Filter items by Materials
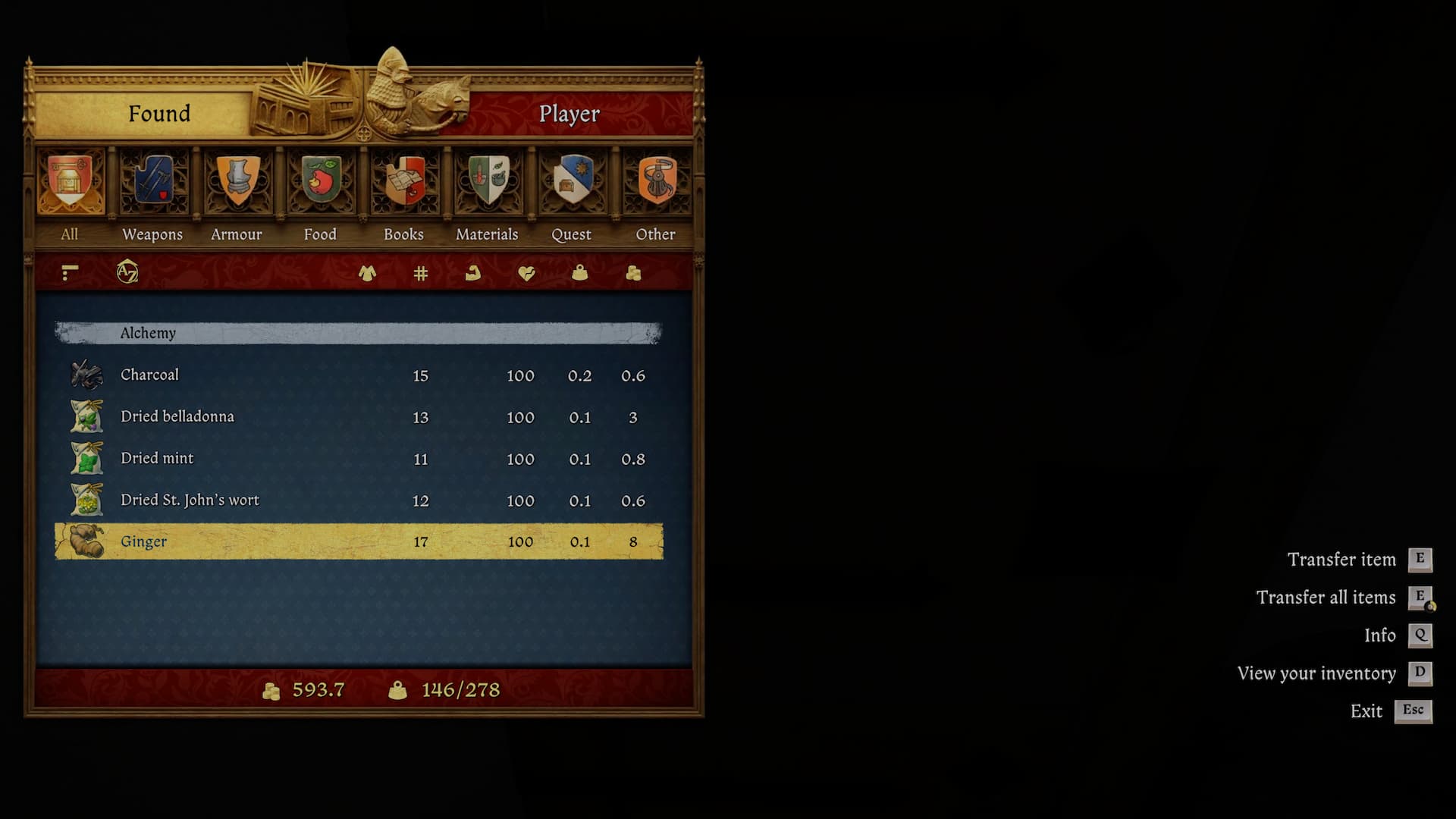Viewport: 1456px width, 819px height. point(487,182)
